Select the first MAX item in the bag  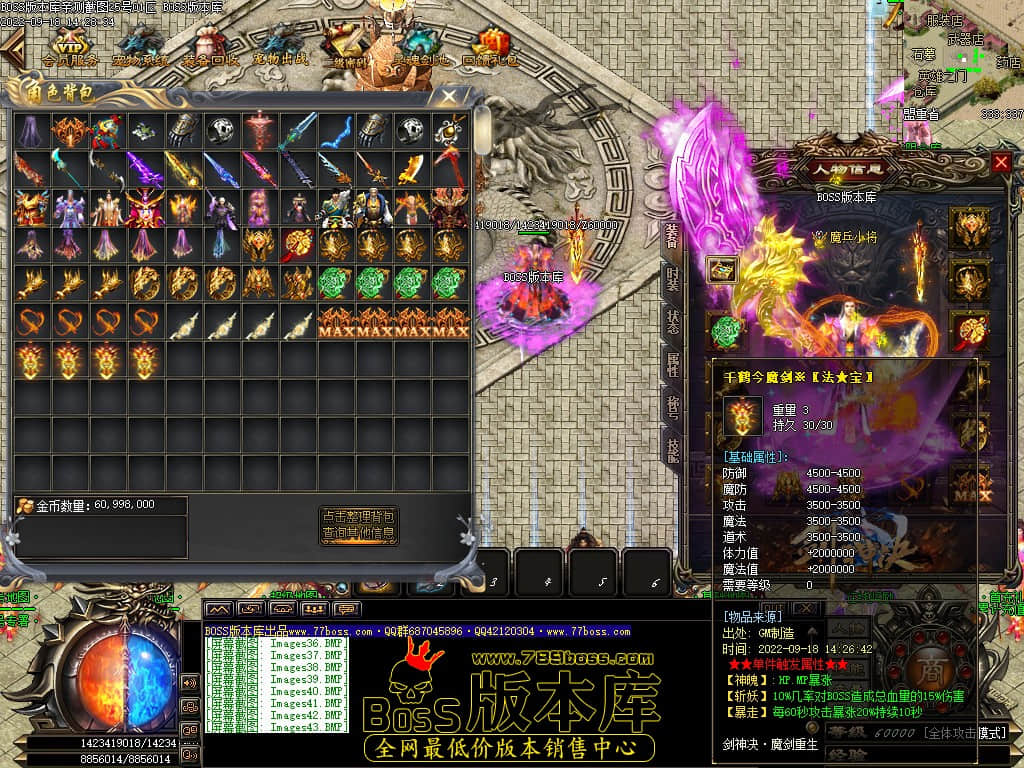tap(336, 322)
